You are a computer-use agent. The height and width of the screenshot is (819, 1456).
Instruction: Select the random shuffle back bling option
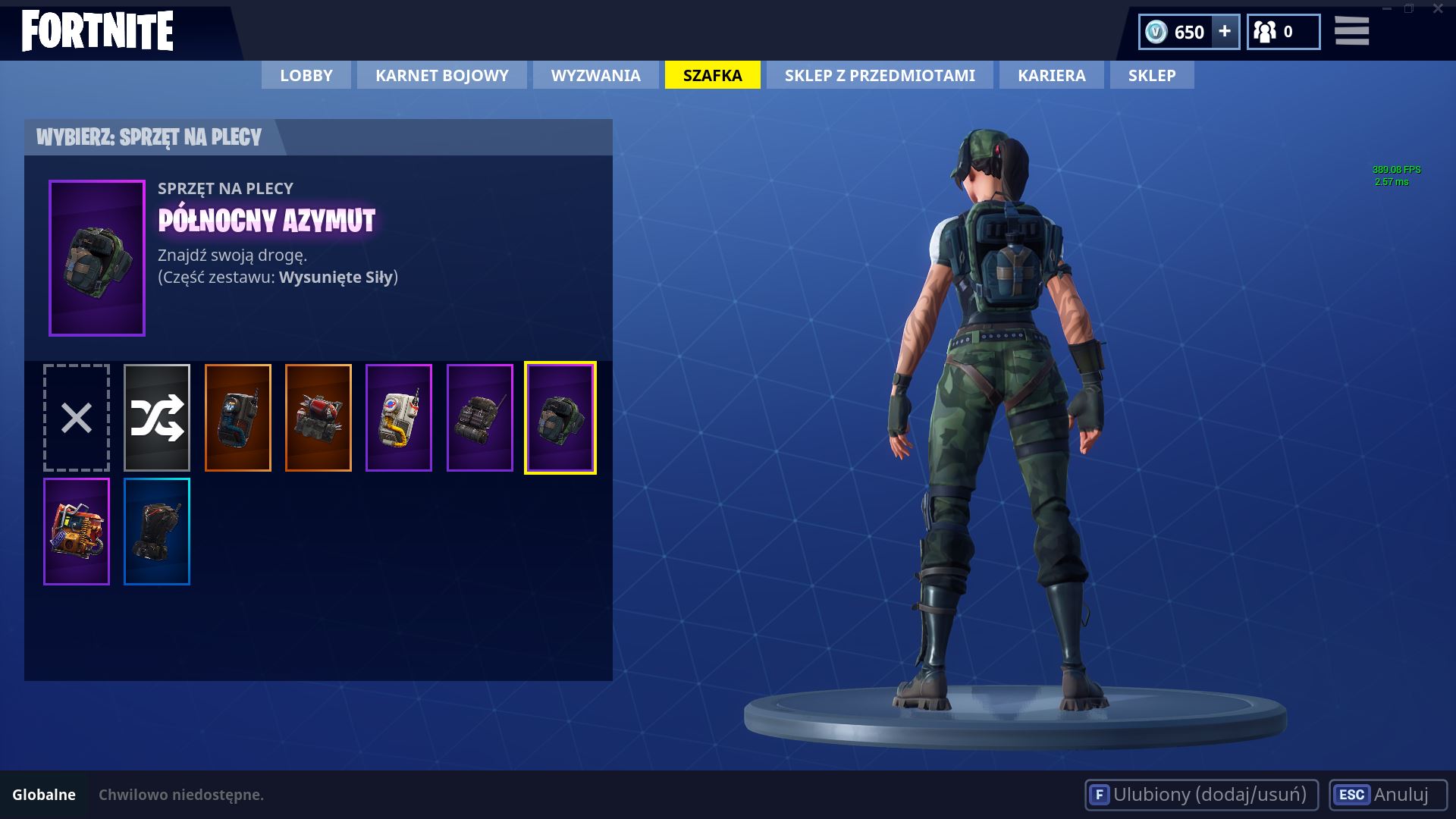tap(157, 417)
